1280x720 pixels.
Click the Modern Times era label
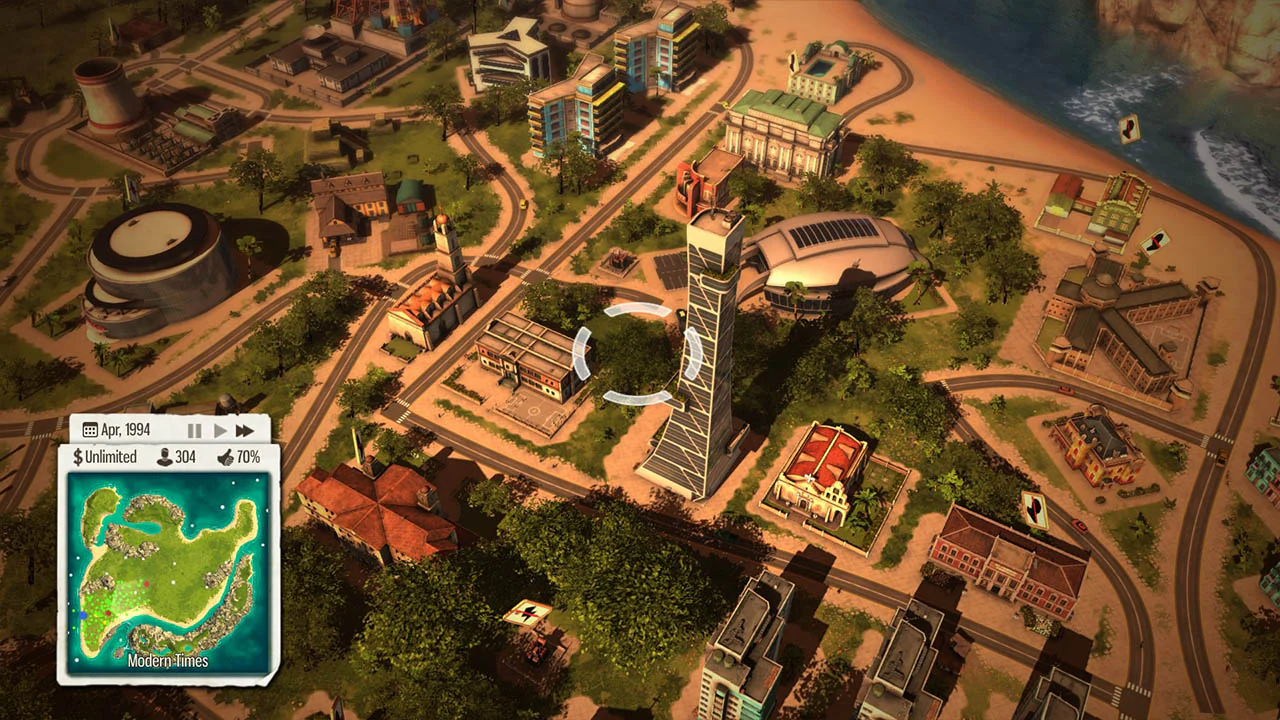tap(168, 661)
